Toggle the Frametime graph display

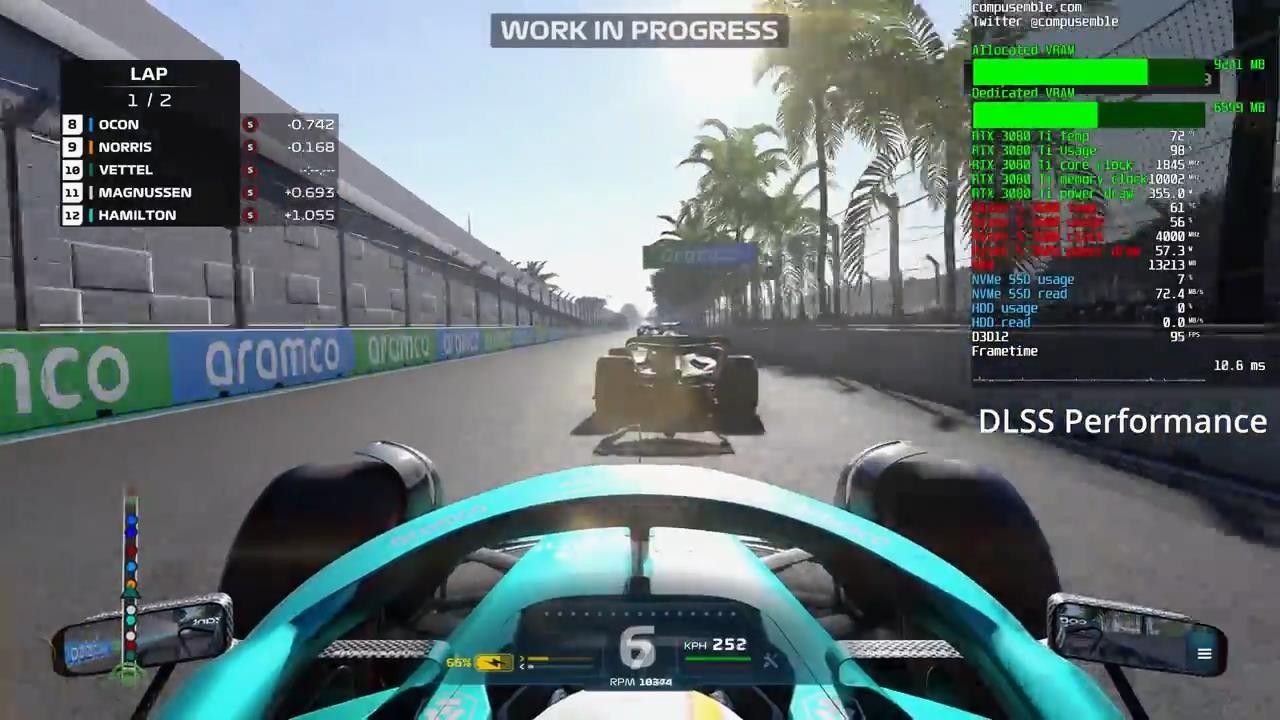click(x=1004, y=351)
